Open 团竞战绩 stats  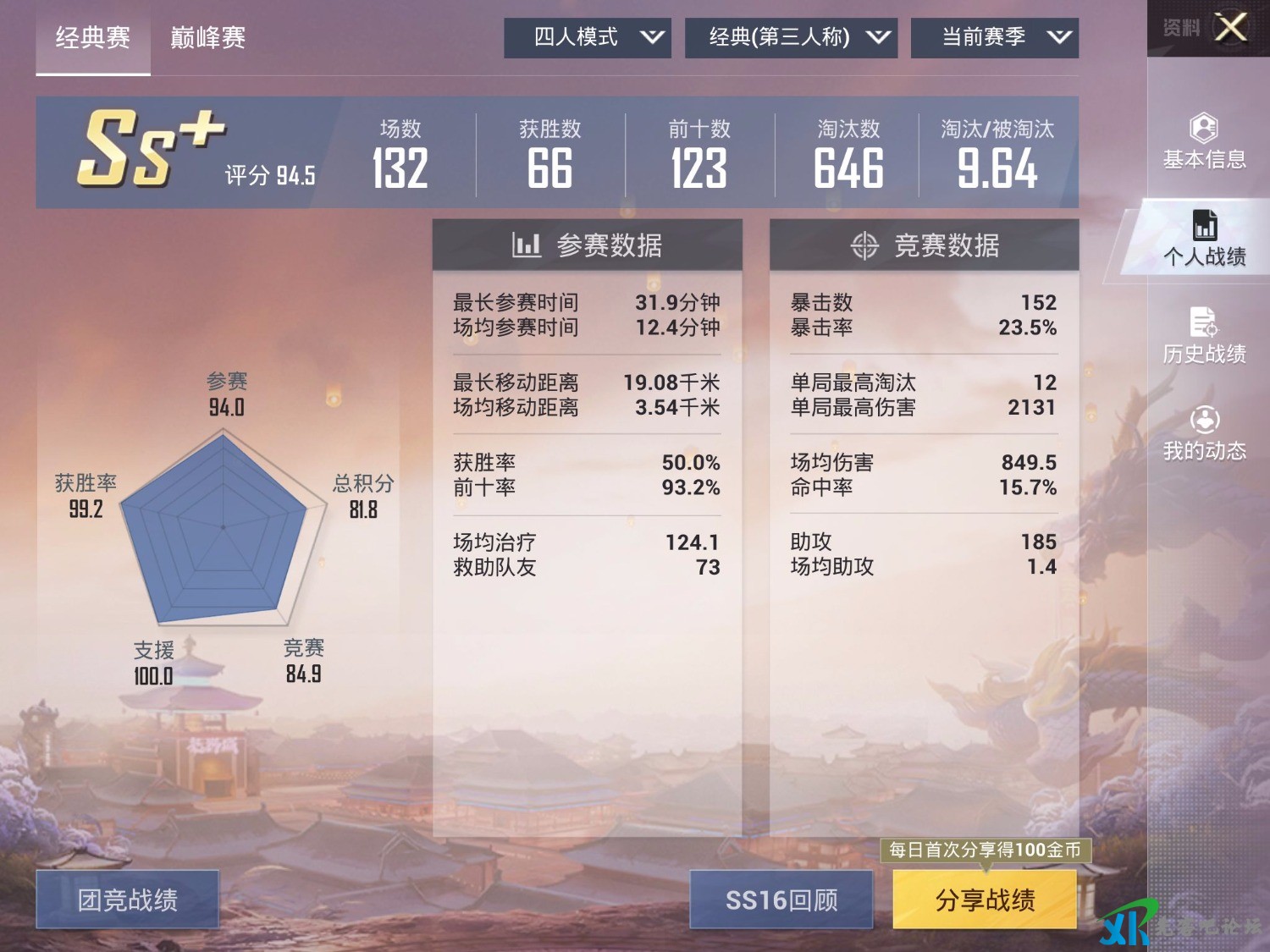(x=128, y=900)
